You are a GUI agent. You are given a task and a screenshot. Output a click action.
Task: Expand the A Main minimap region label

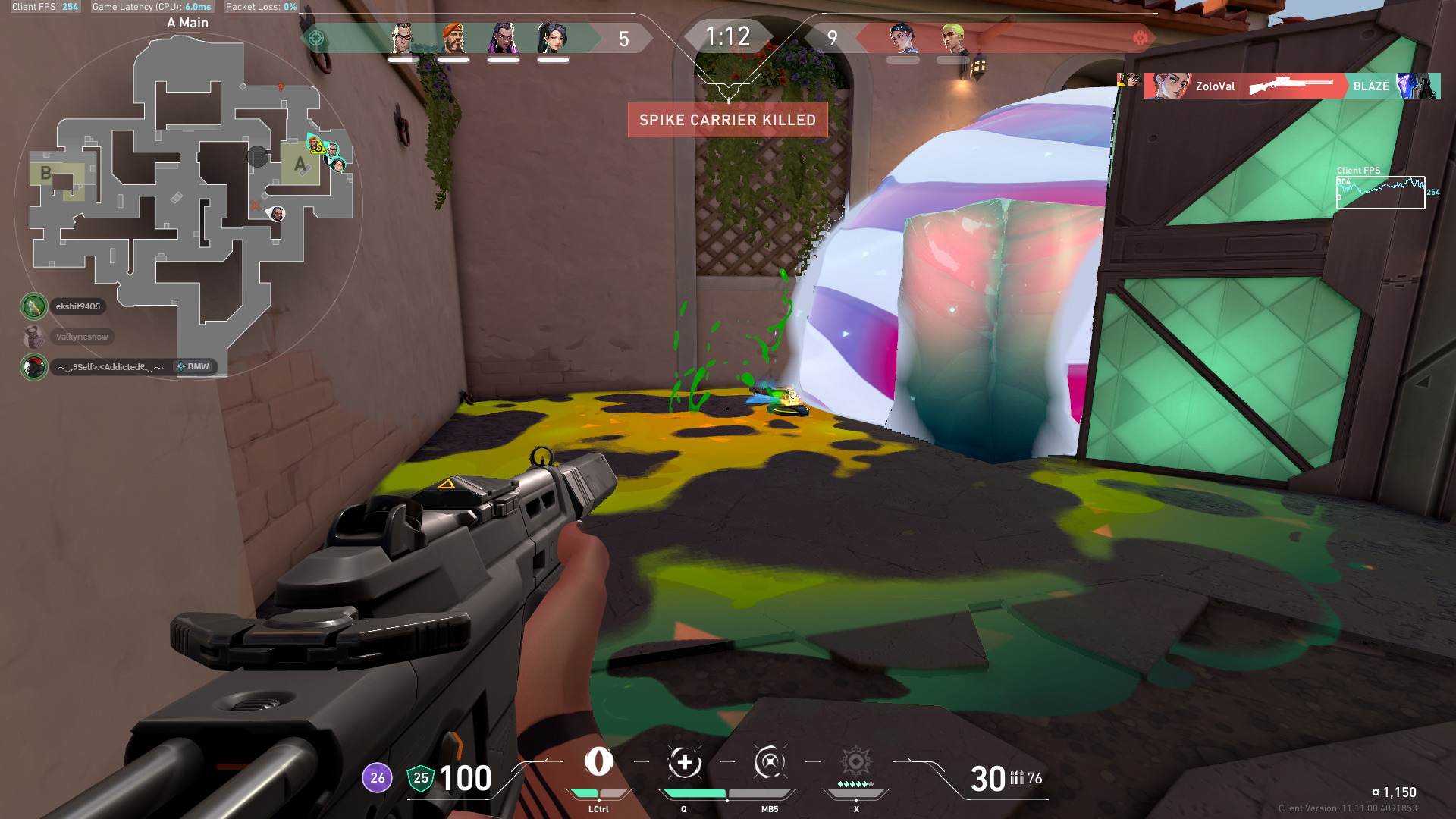pyautogui.click(x=187, y=23)
